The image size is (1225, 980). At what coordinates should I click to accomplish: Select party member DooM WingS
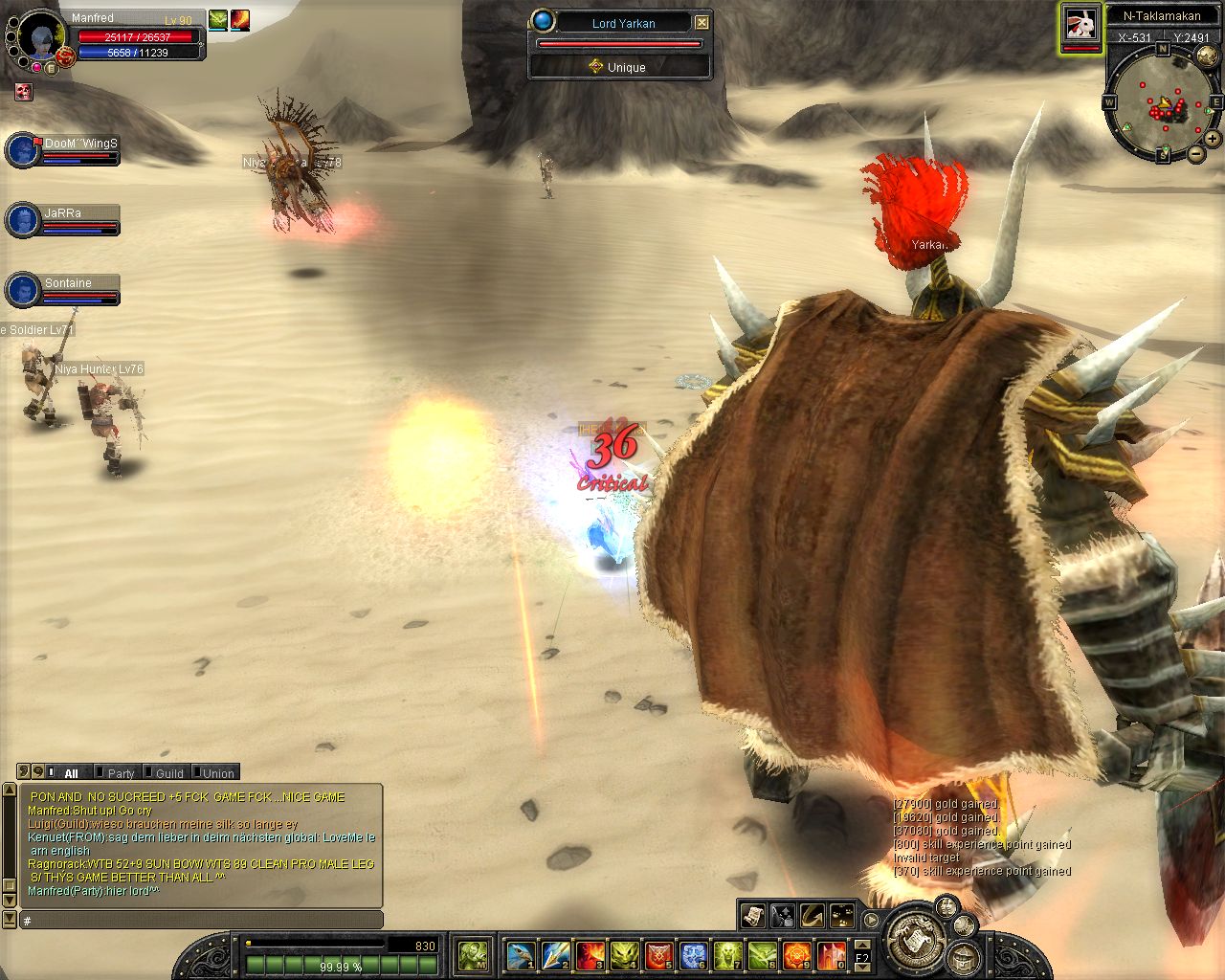pos(22,149)
